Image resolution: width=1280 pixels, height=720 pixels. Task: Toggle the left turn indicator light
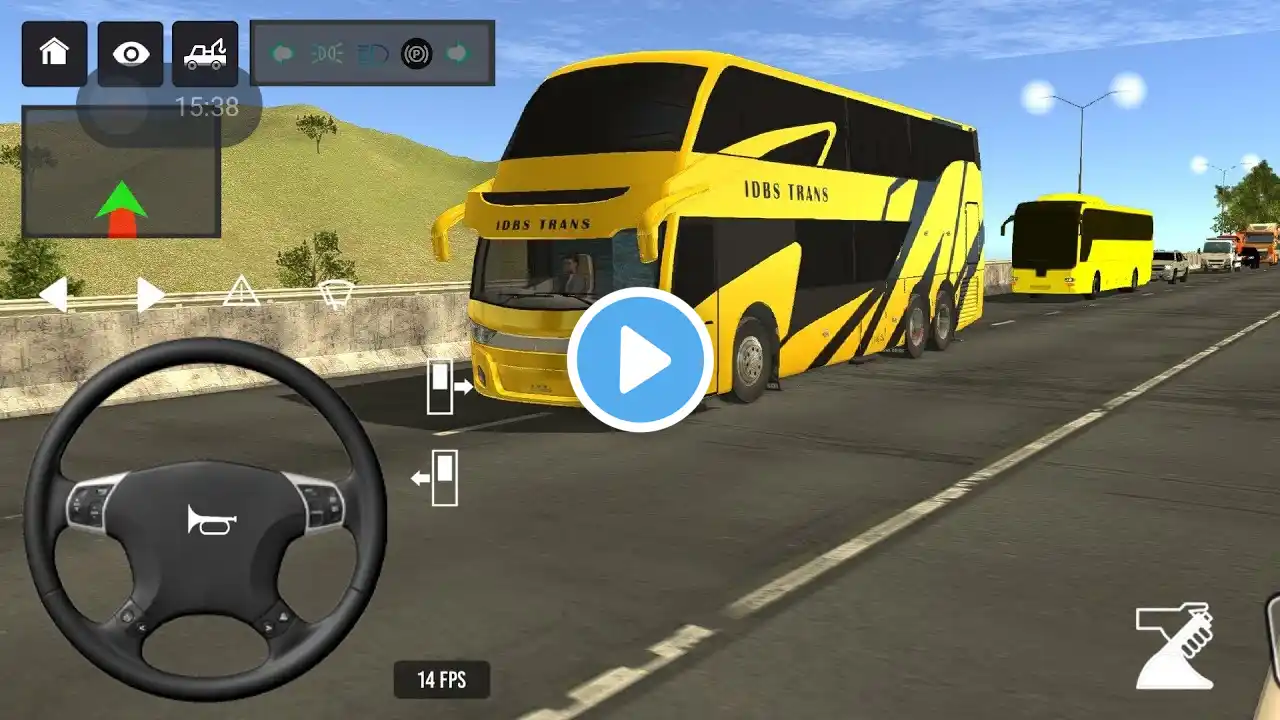point(283,53)
